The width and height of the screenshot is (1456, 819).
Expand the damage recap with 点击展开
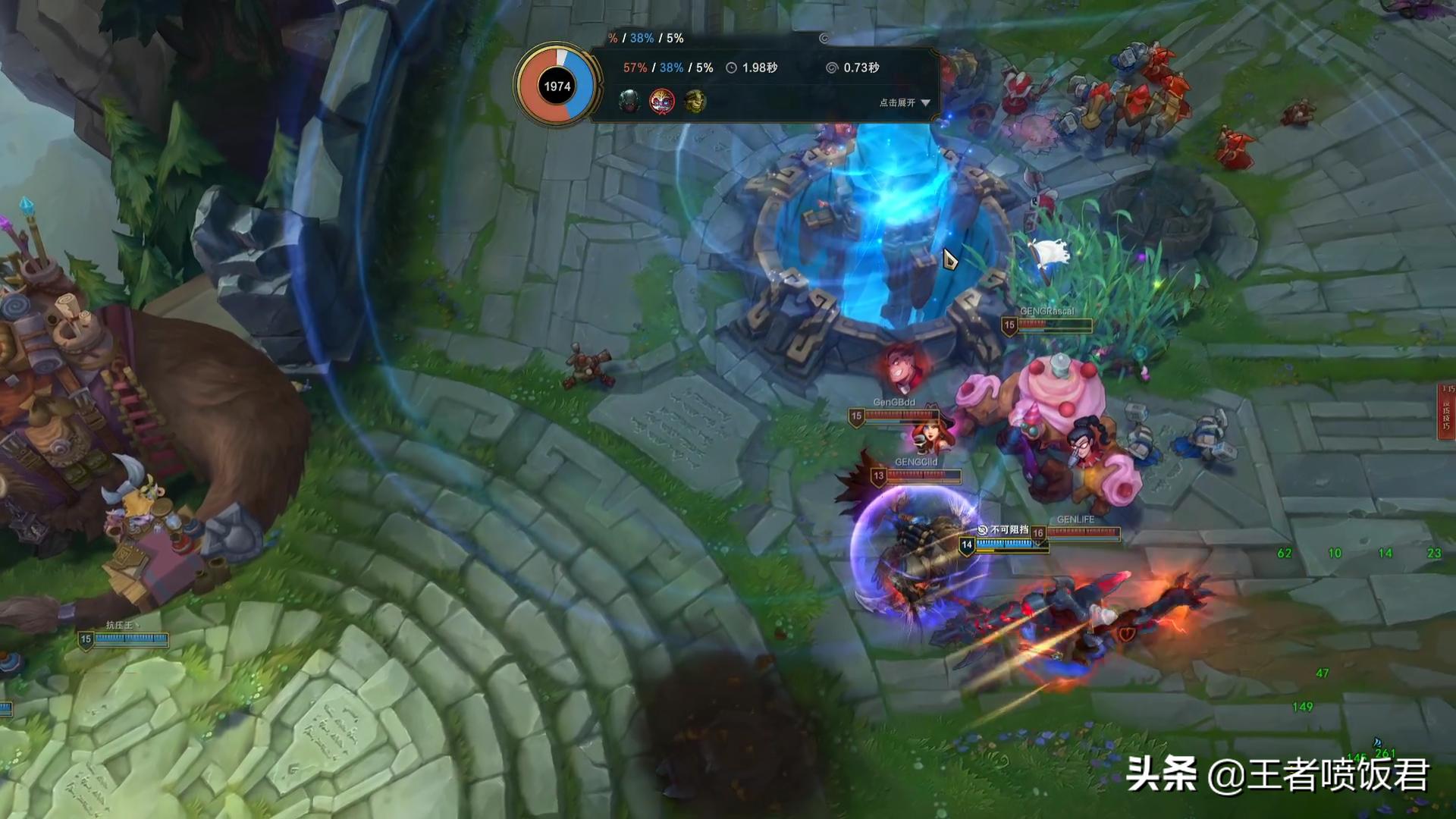pos(904,102)
